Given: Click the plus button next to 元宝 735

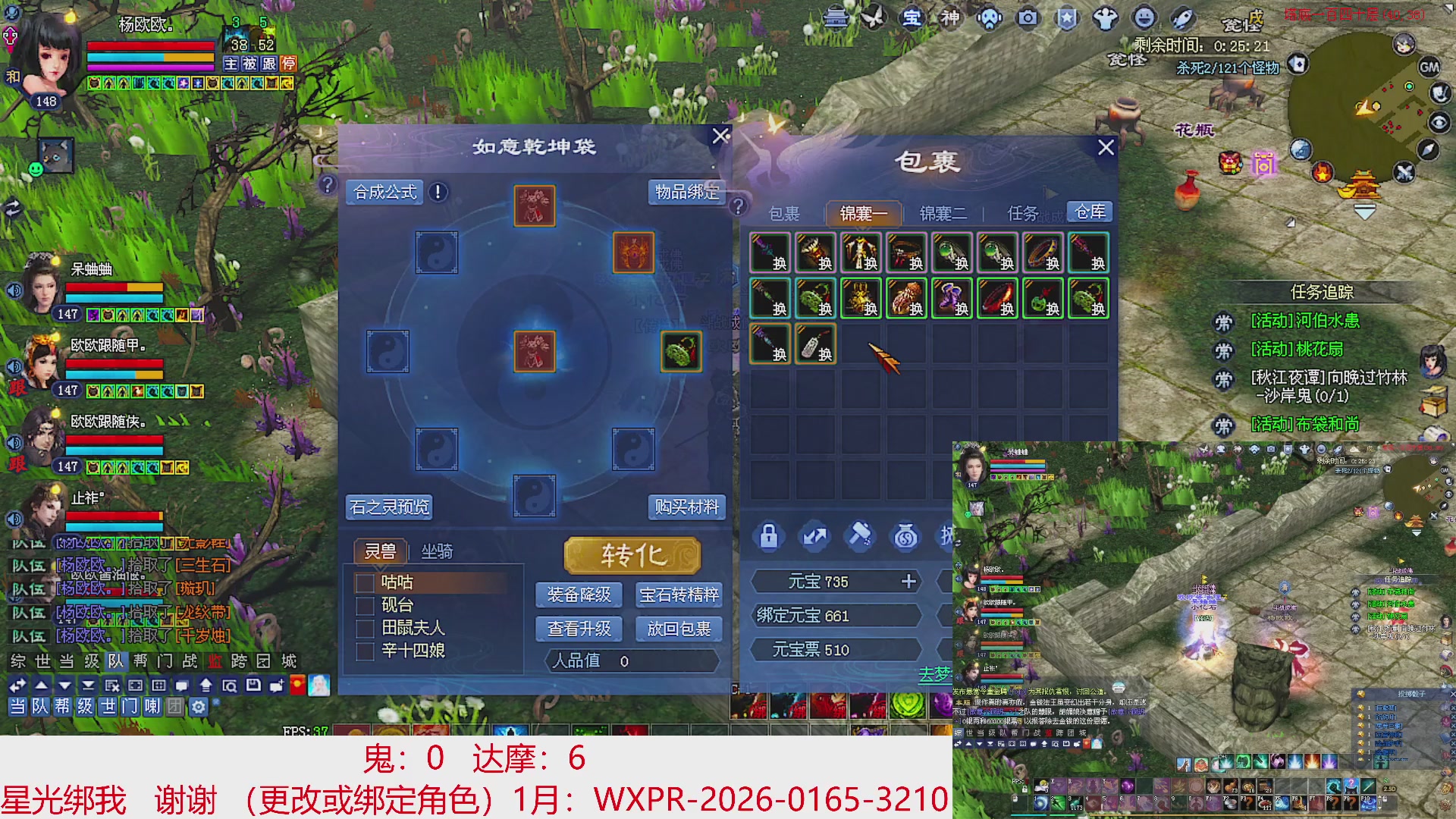Looking at the screenshot, I should pyautogui.click(x=908, y=582).
